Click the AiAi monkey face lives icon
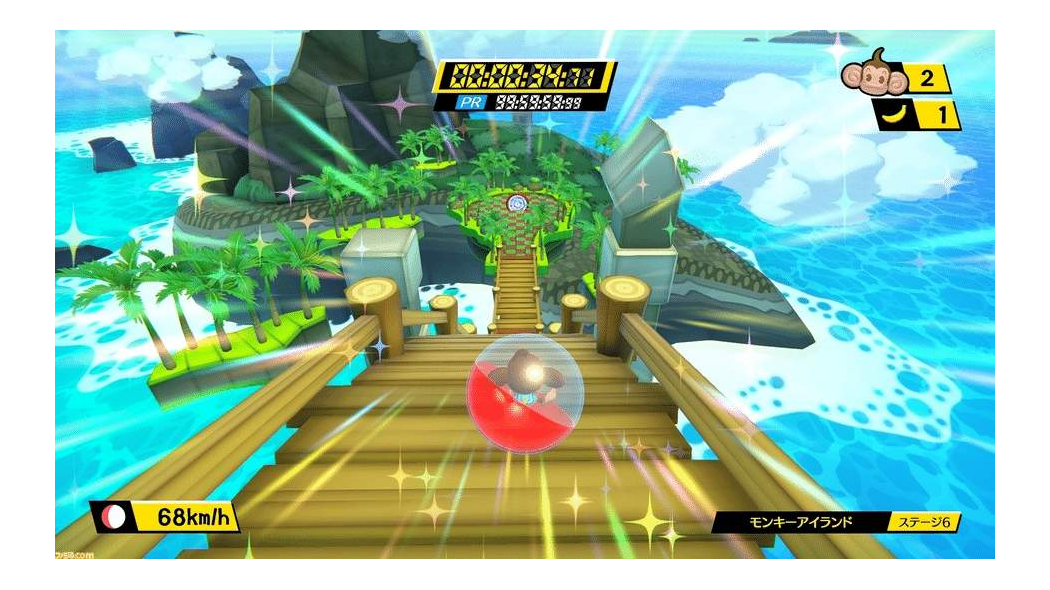1050x590 pixels. [865, 72]
